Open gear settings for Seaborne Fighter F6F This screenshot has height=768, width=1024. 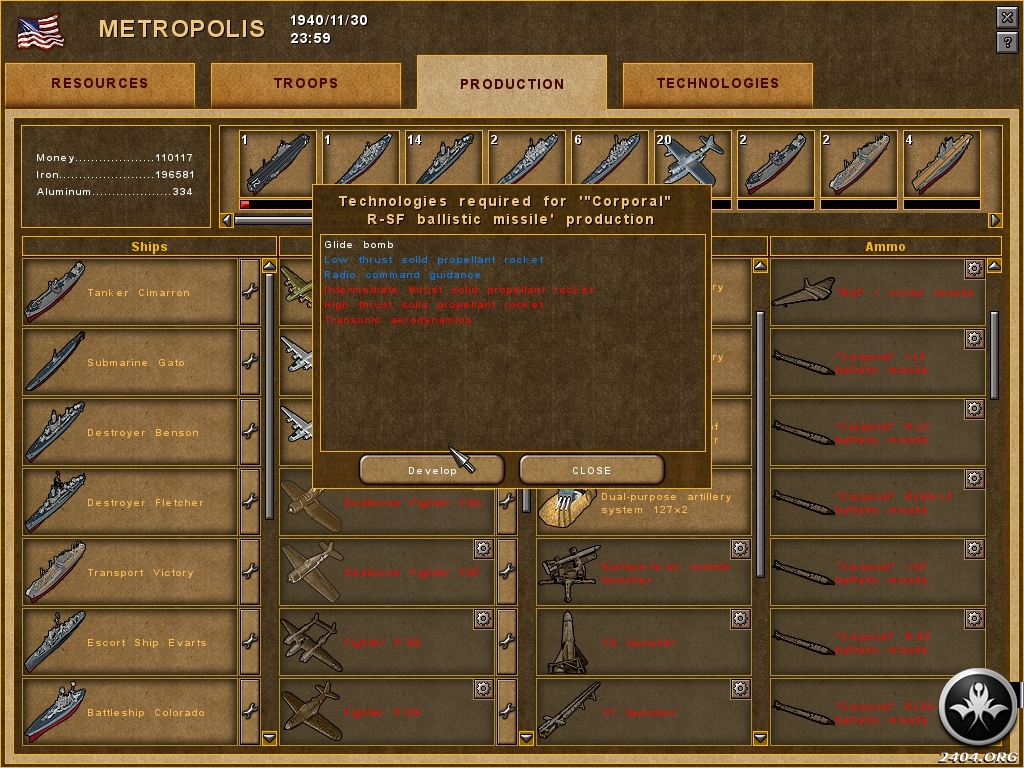[483, 549]
